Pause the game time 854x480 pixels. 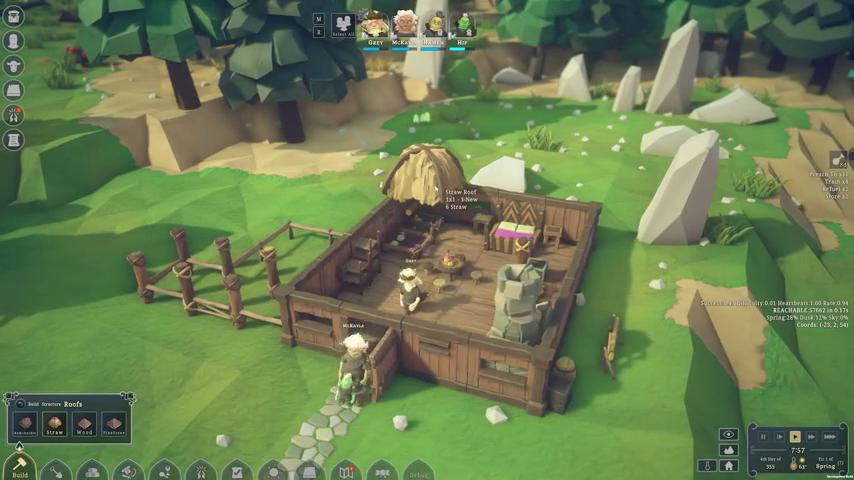[x=763, y=436]
